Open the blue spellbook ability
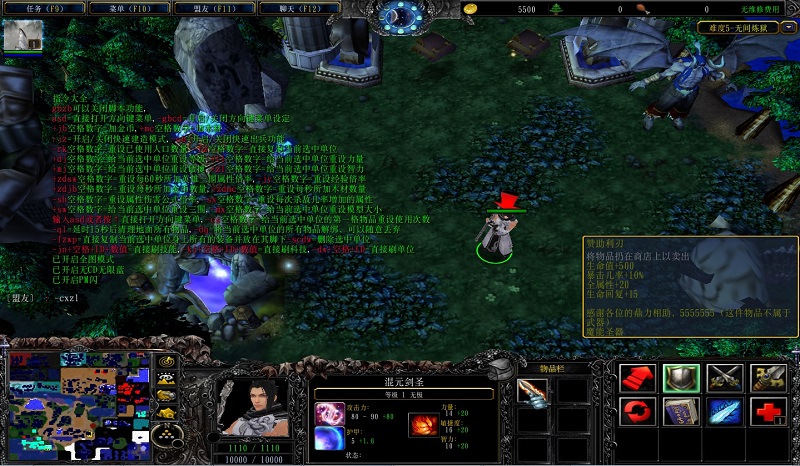 click(679, 411)
